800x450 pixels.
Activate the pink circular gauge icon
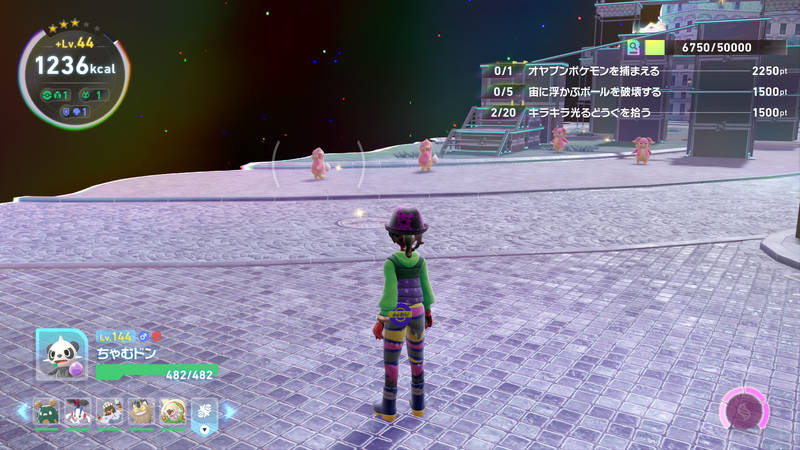(743, 412)
